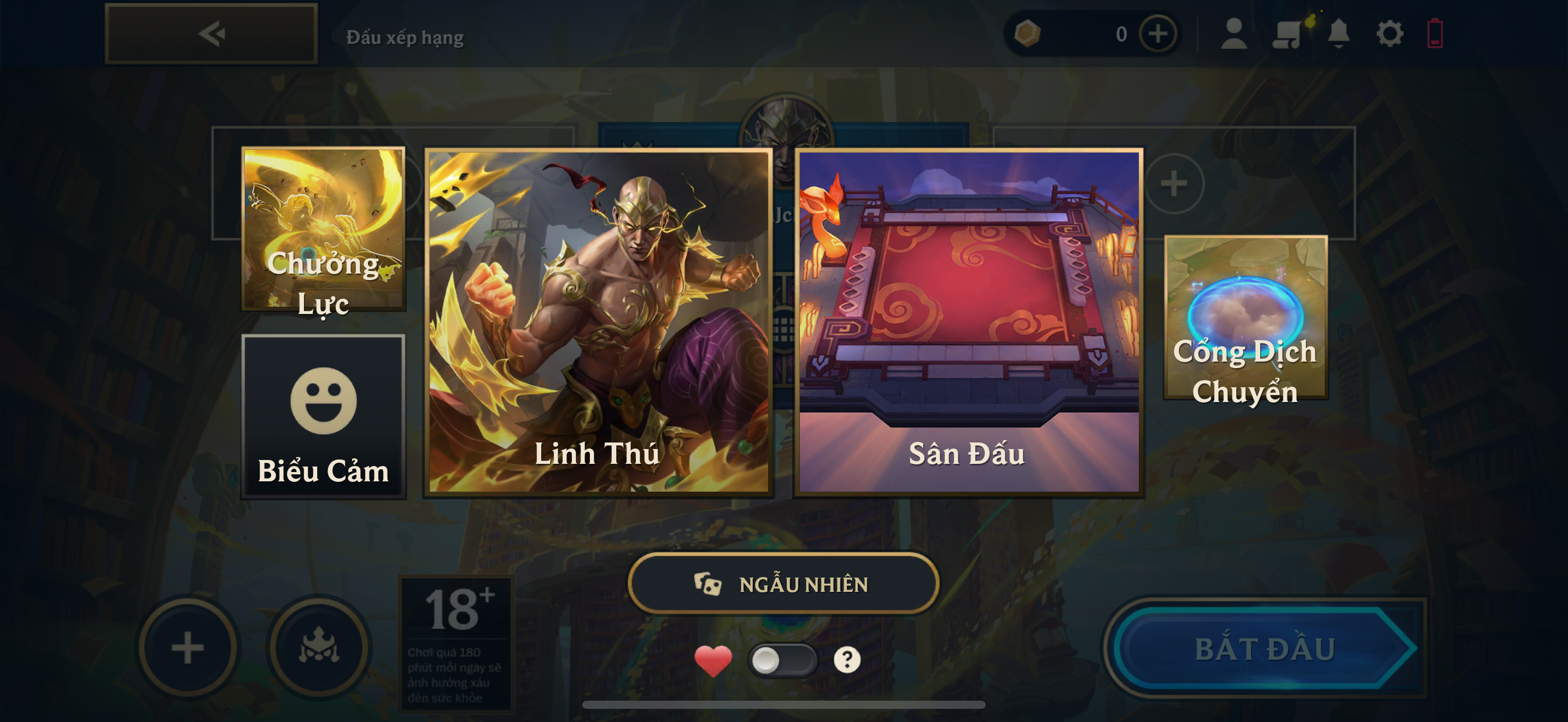Select the Chưởng Lực tile

click(x=323, y=229)
